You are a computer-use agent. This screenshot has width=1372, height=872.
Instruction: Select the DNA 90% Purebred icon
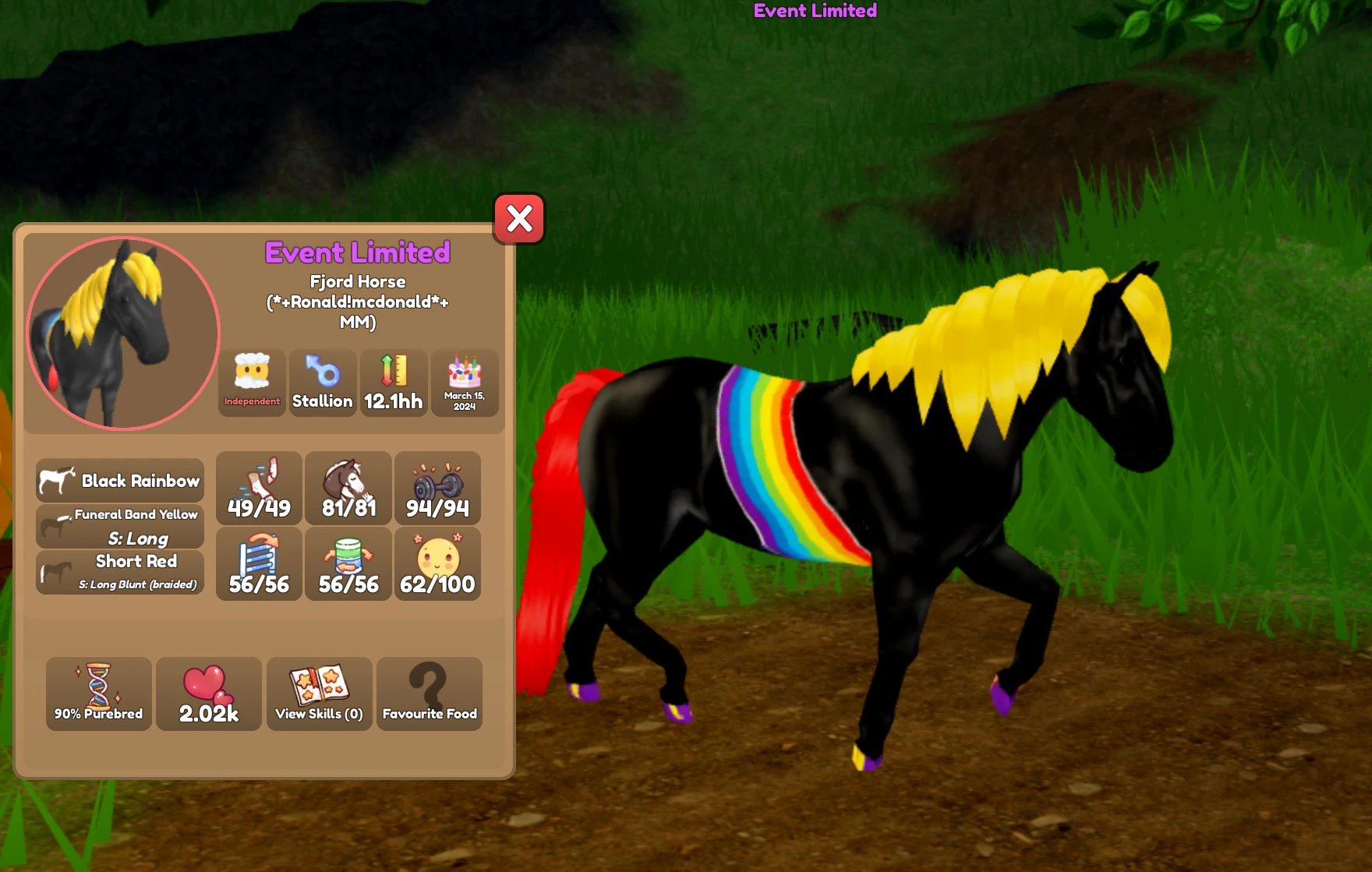pyautogui.click(x=98, y=694)
